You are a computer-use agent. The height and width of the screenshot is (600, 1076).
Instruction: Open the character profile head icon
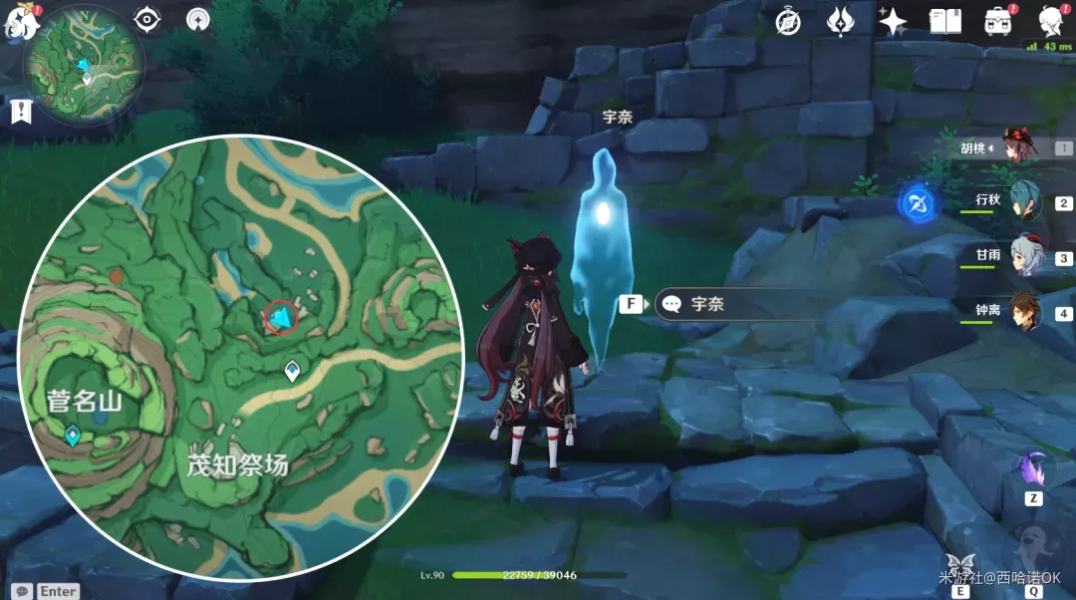(x=1050, y=21)
